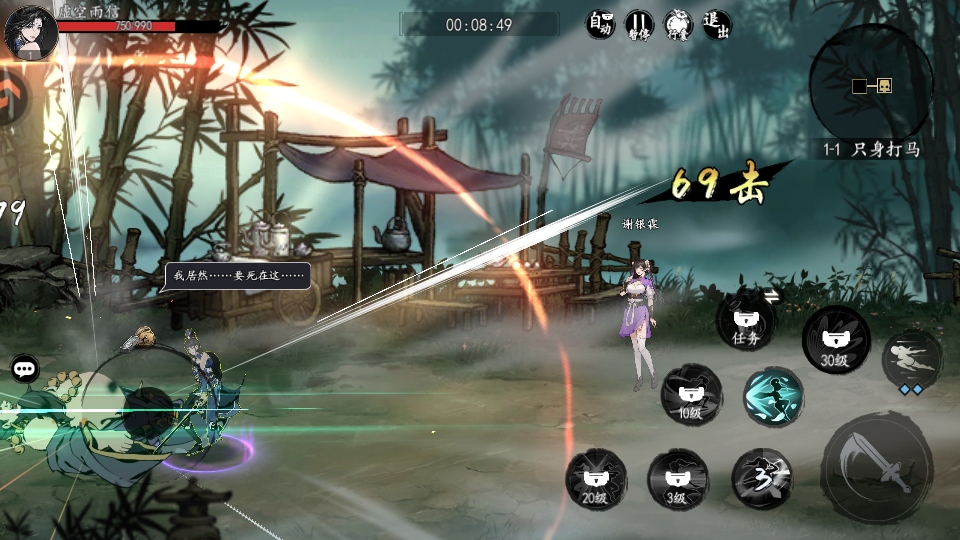This screenshot has width=960, height=540.
Task: Open the 行囊 bag icon
Action: tap(678, 24)
